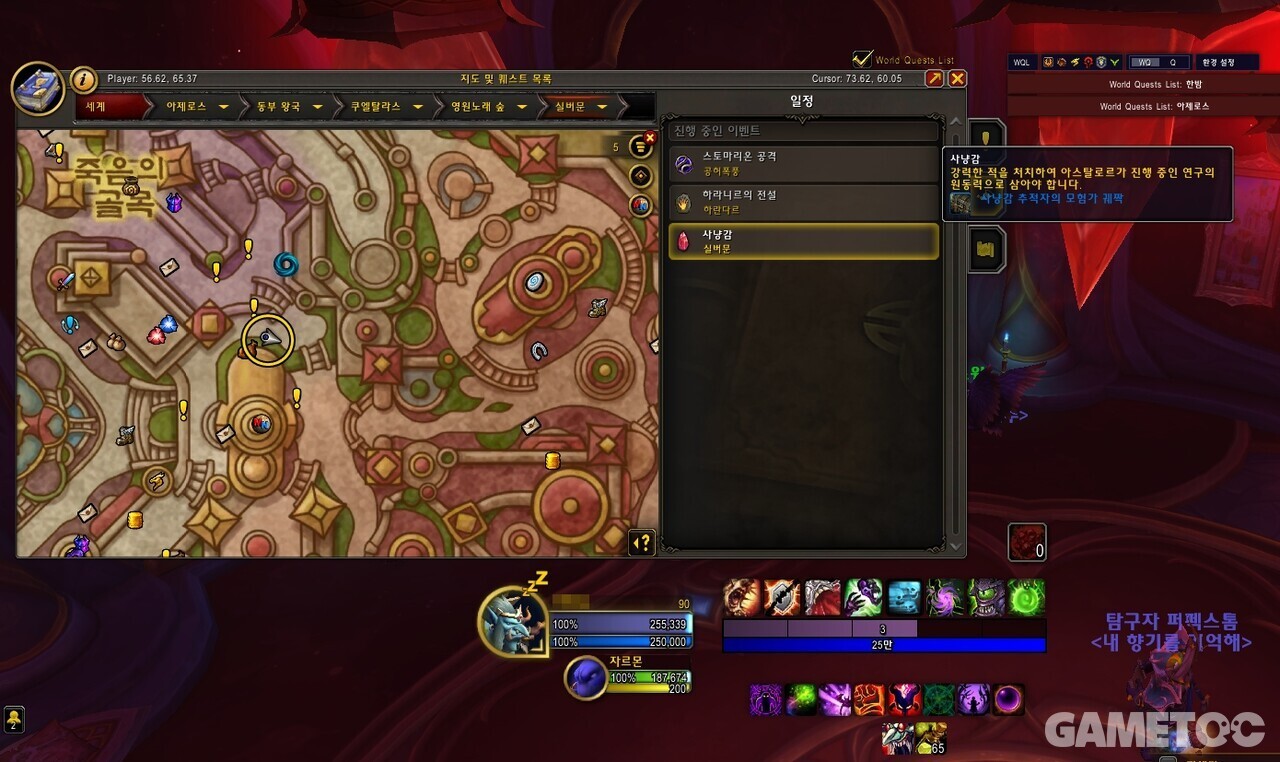This screenshot has width=1280, height=762.
Task: Activate the green swirling orb ability
Action: 1026,597
